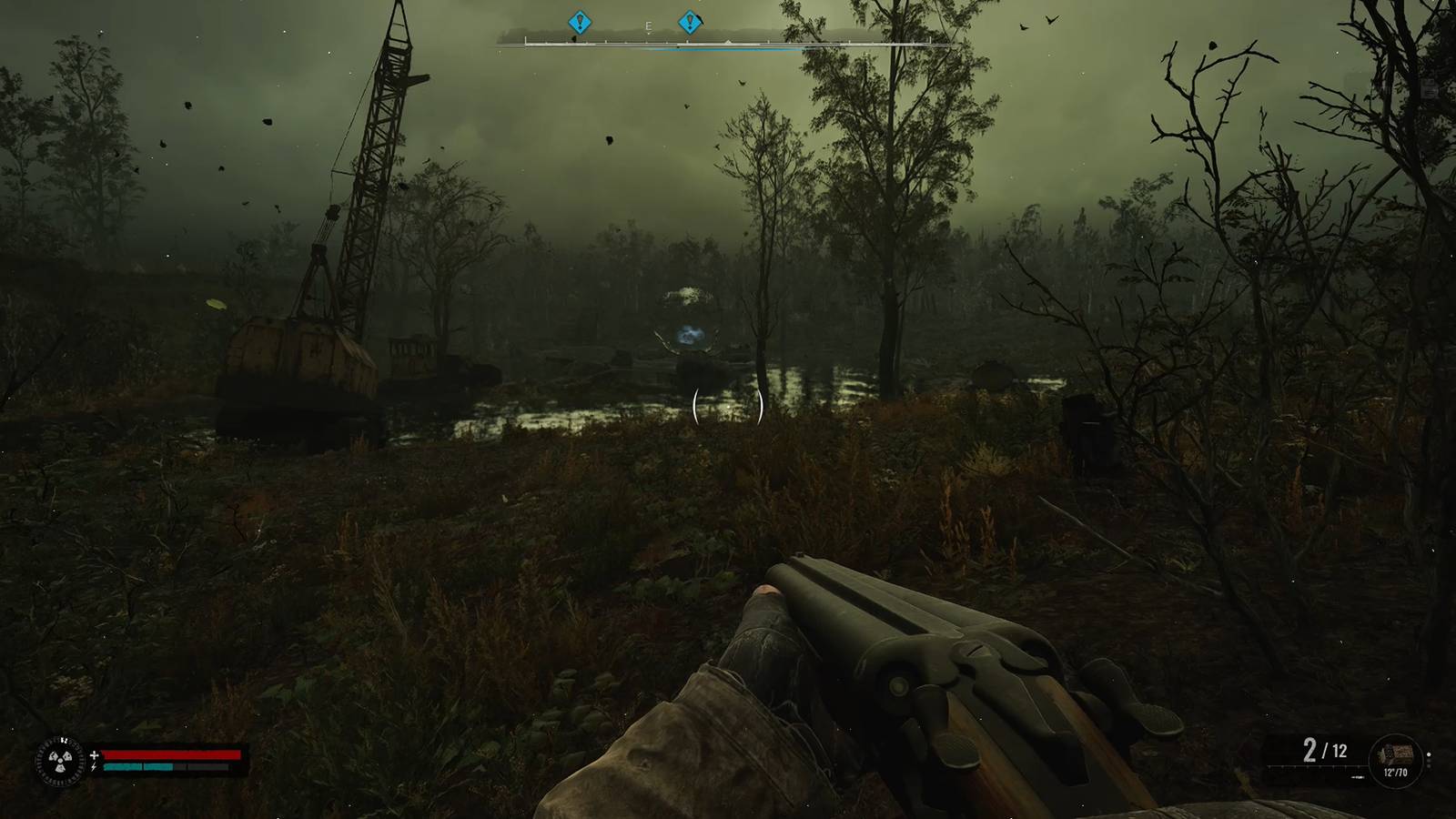This screenshot has width=1456, height=819.
Task: Click the left blue exclamation quest marker
Action: pos(579,21)
